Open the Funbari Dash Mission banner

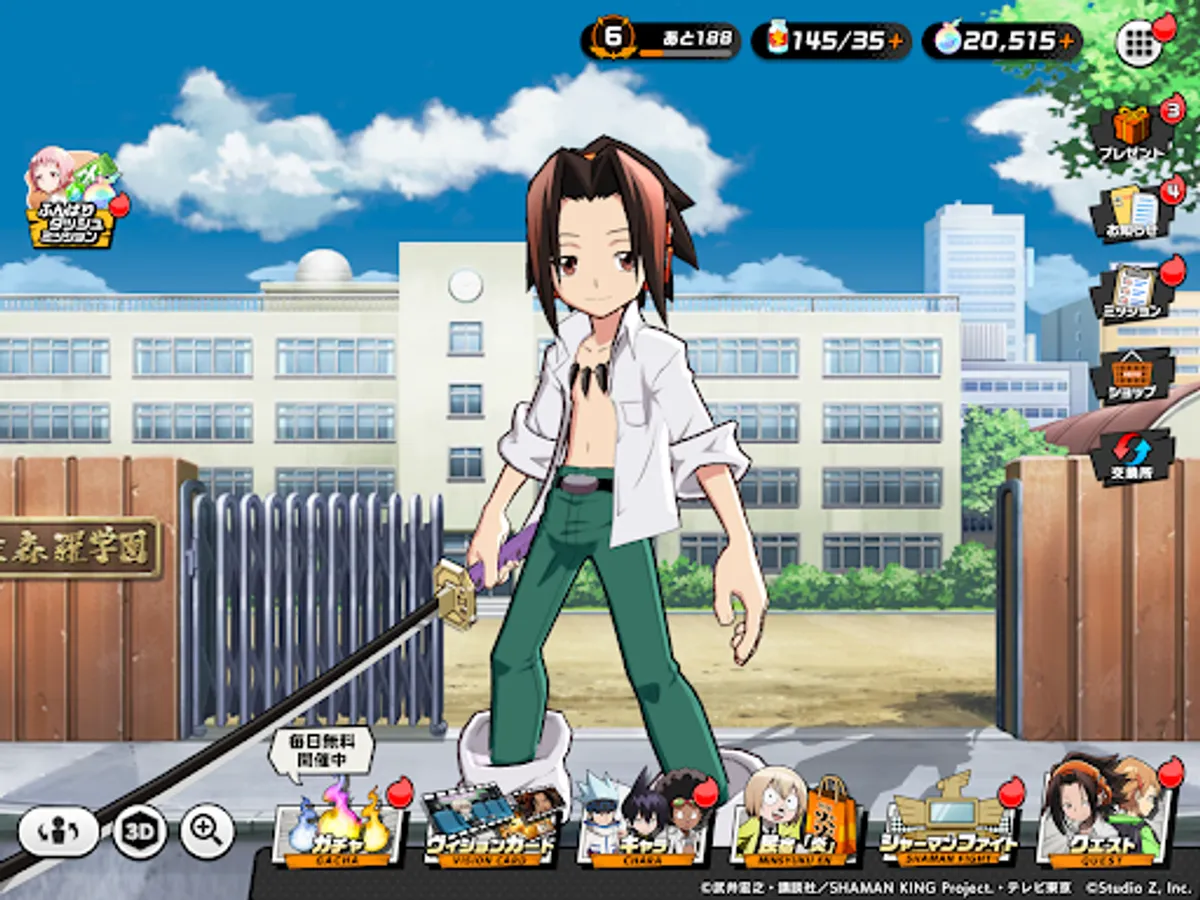click(72, 200)
